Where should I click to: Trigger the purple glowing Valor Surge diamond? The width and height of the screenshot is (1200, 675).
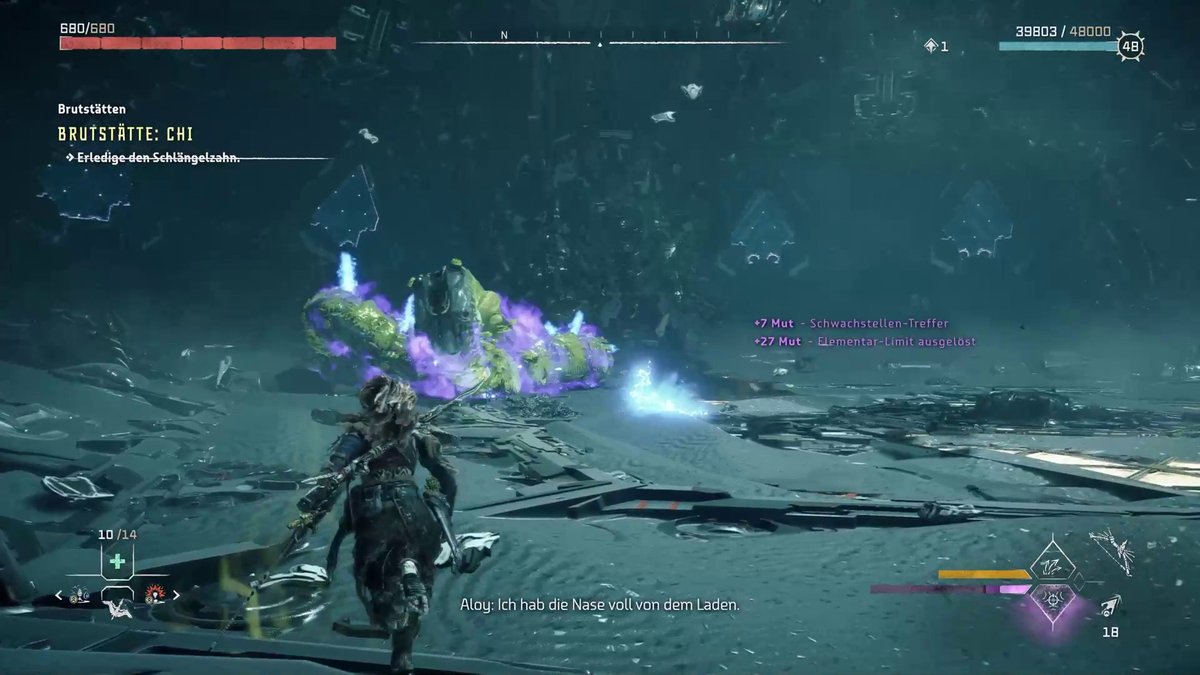(1051, 600)
